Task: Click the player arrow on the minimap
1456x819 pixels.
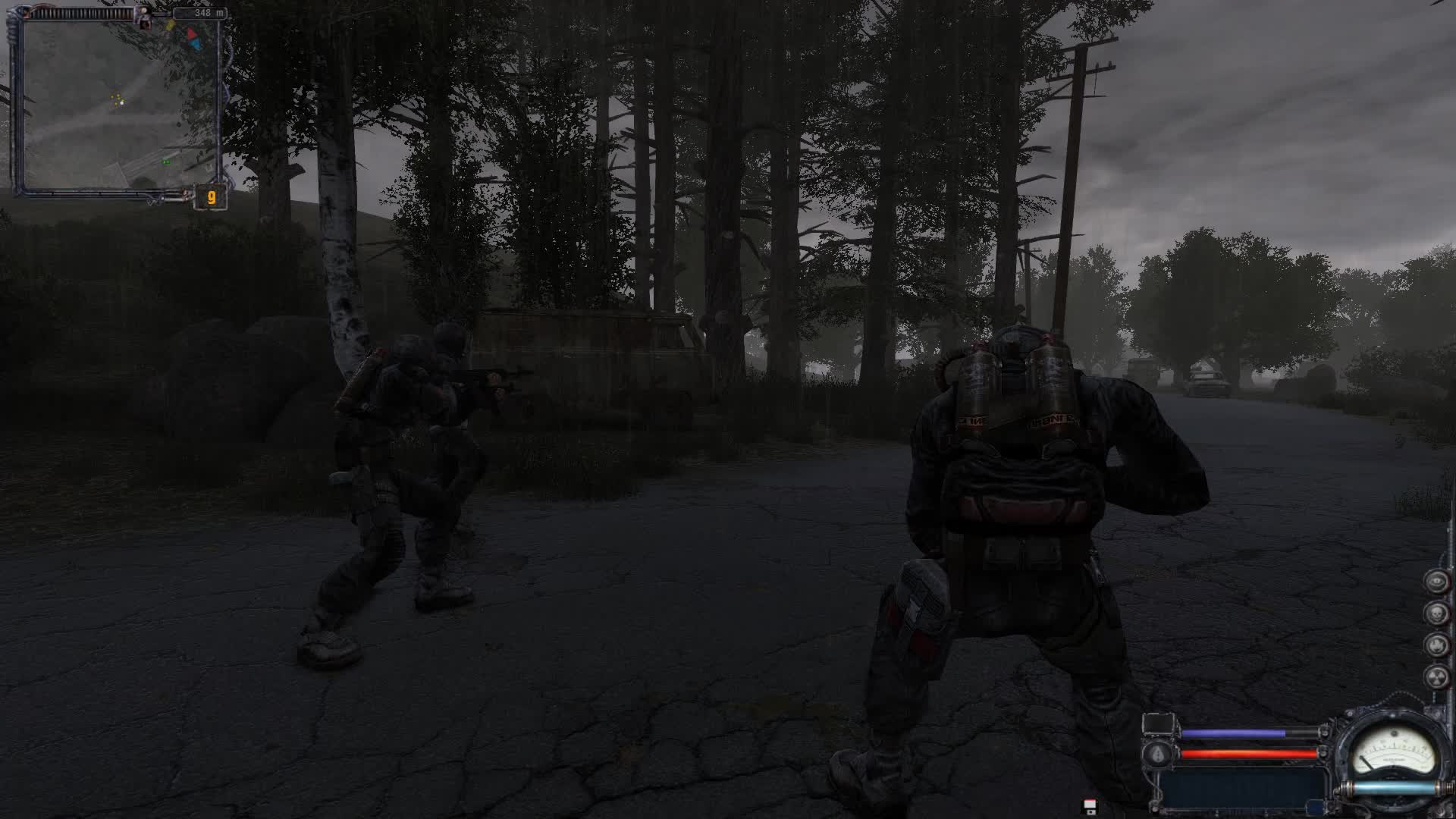Action: click(x=122, y=102)
